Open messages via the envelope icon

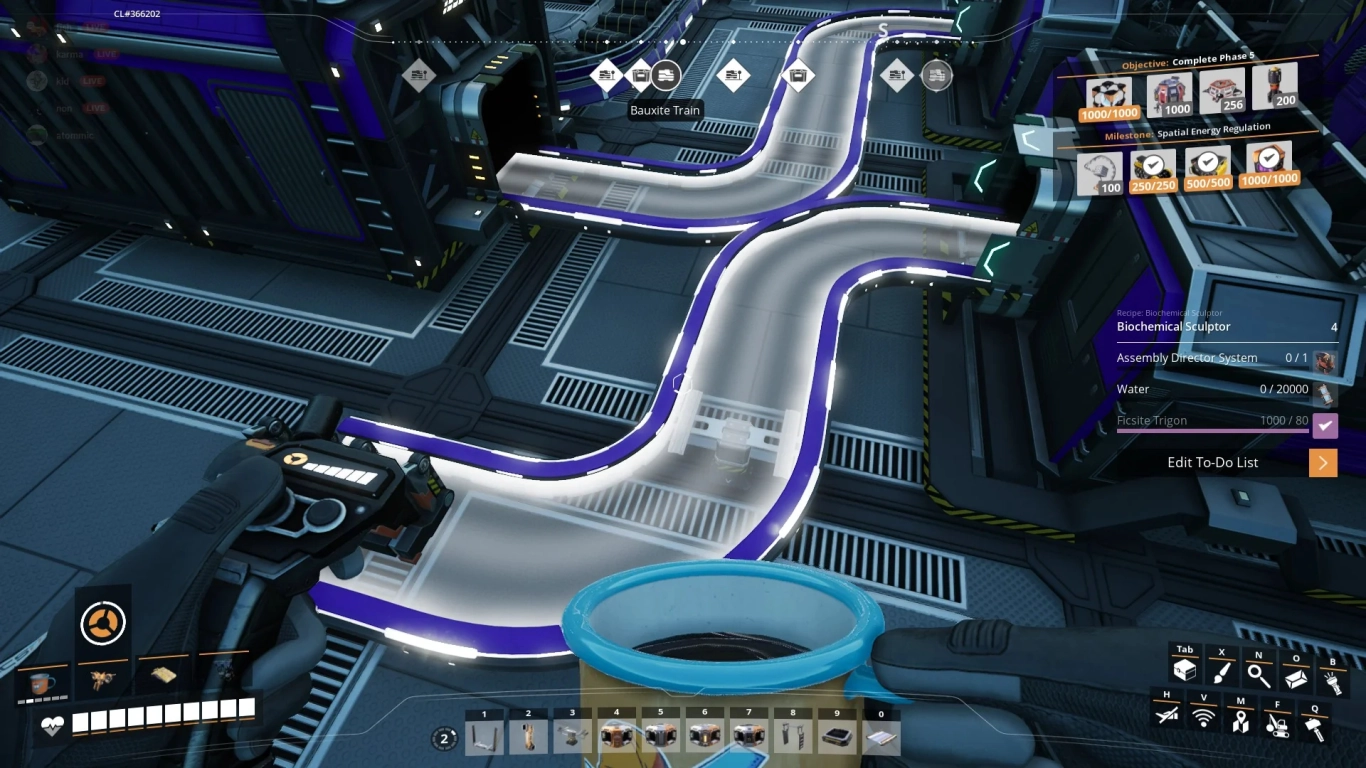(1296, 677)
